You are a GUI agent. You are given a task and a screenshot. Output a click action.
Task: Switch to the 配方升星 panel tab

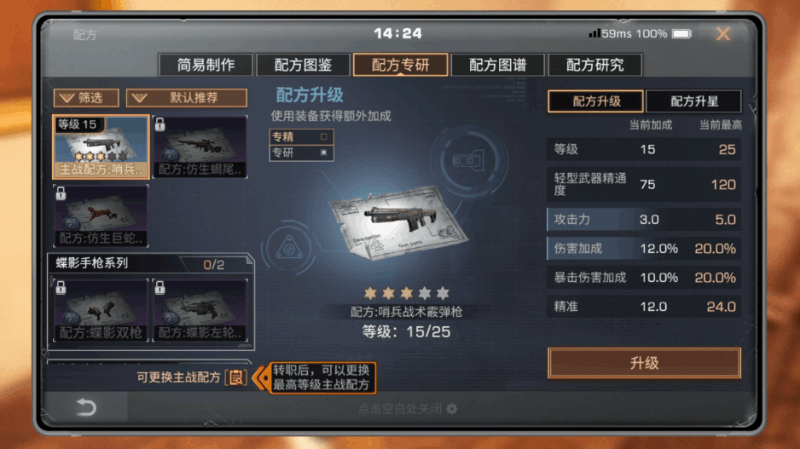693,101
